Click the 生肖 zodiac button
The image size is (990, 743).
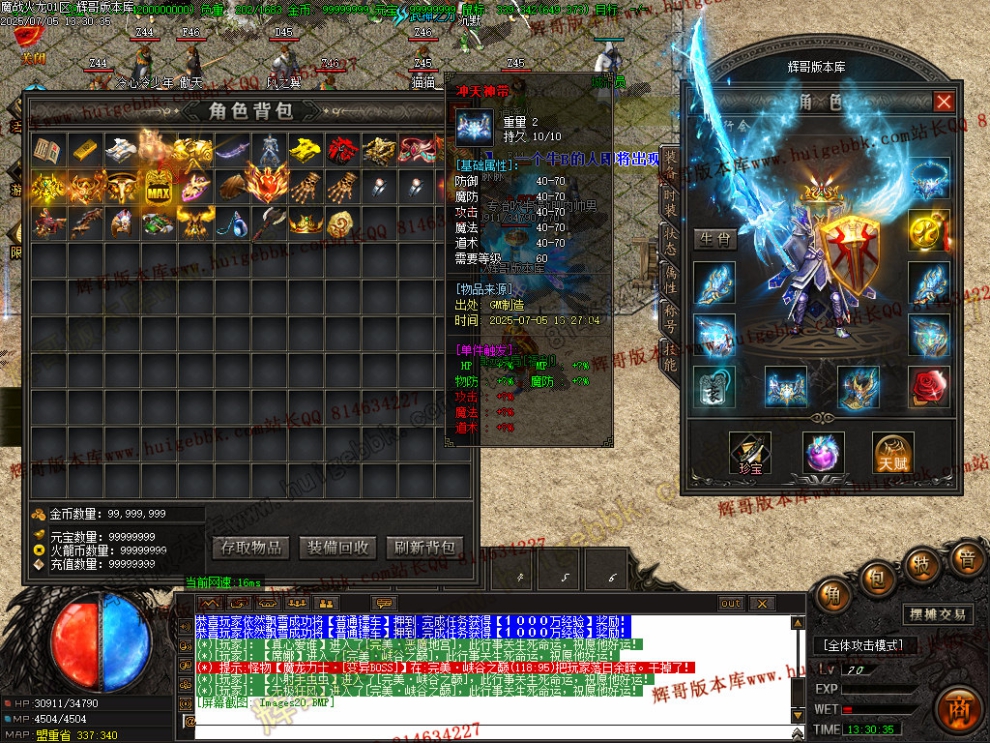coord(716,239)
